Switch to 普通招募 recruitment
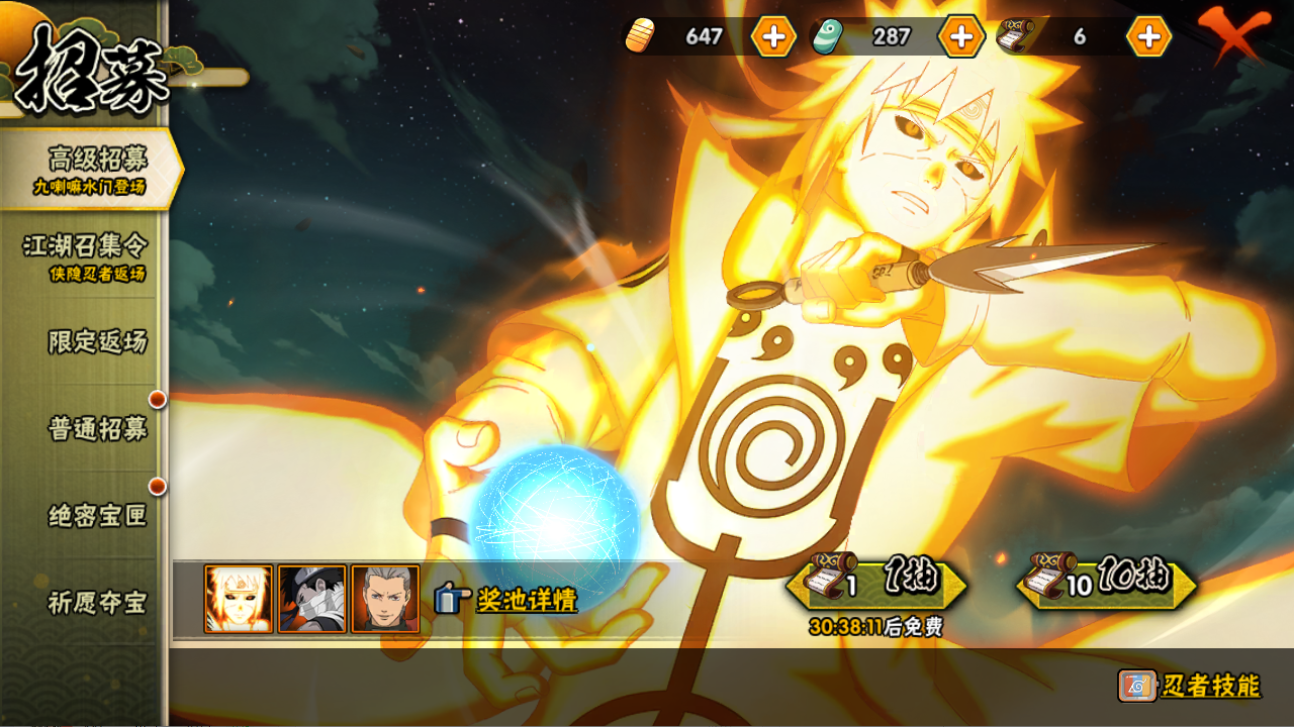This screenshot has height=727, width=1294. coord(96,429)
